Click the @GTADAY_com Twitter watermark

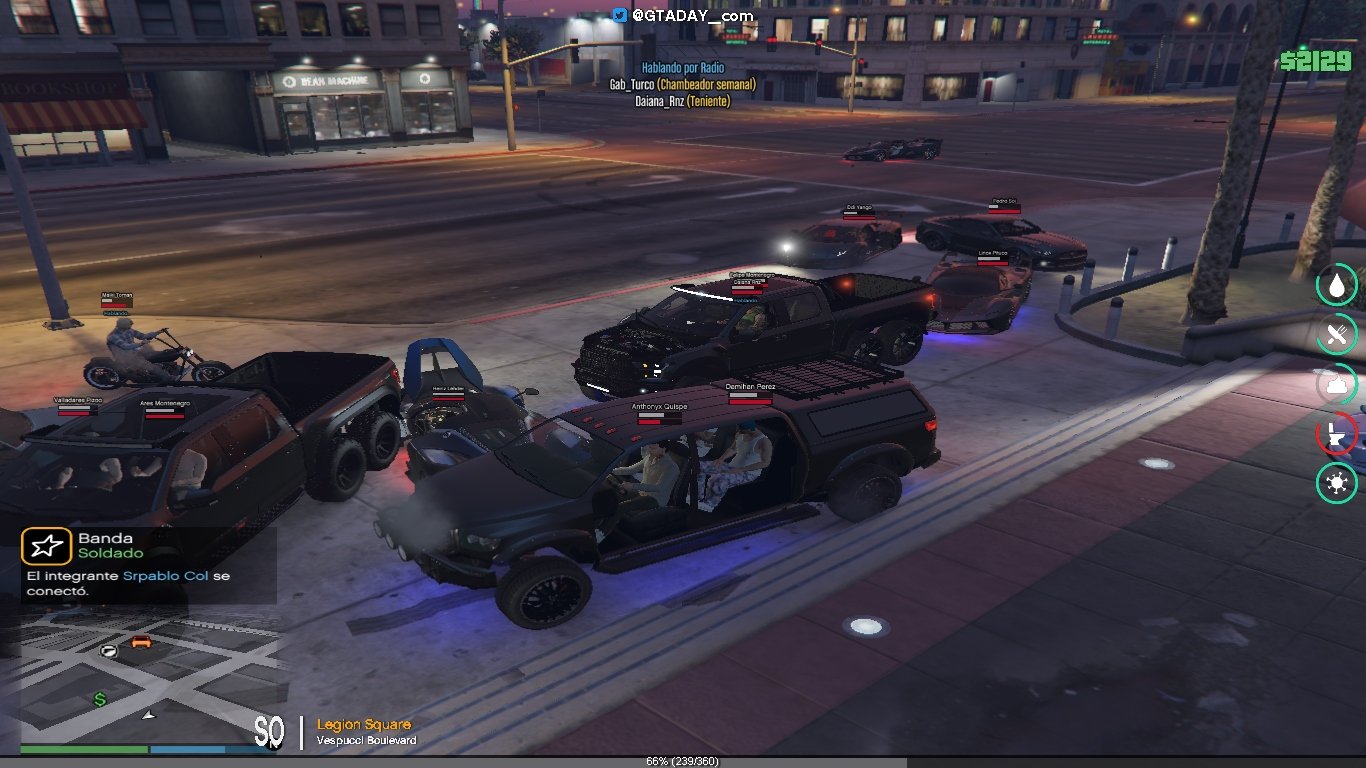(x=683, y=15)
